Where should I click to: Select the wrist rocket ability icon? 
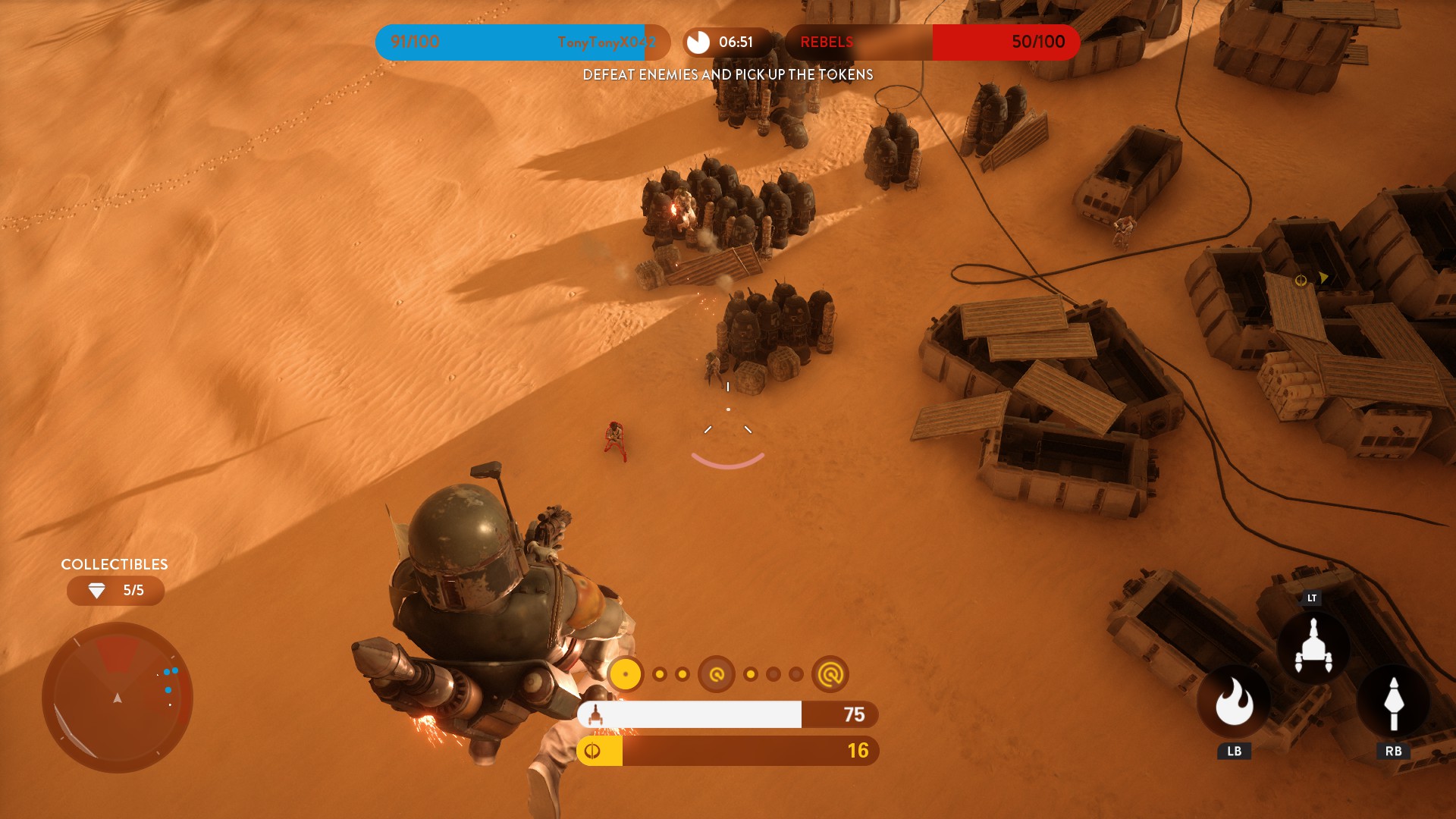[1393, 703]
